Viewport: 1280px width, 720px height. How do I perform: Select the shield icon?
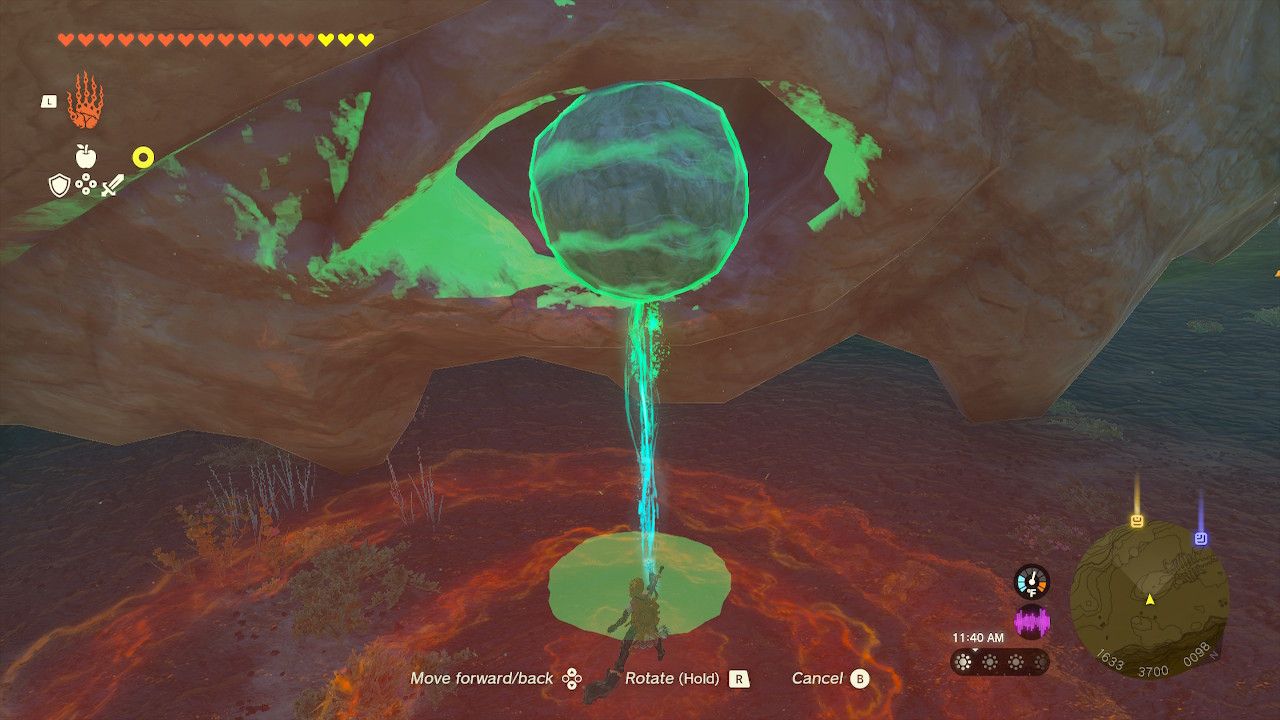pos(59,184)
